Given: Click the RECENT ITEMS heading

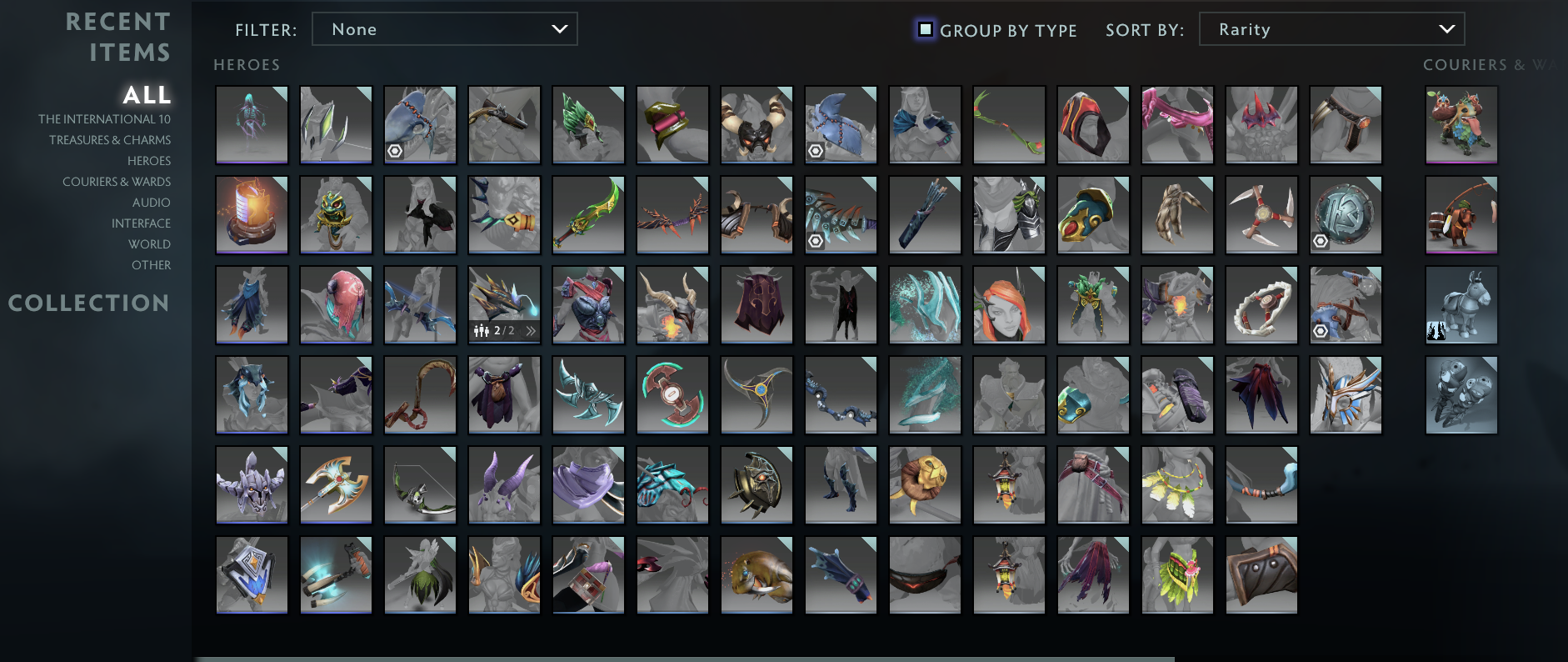Looking at the screenshot, I should [118, 38].
